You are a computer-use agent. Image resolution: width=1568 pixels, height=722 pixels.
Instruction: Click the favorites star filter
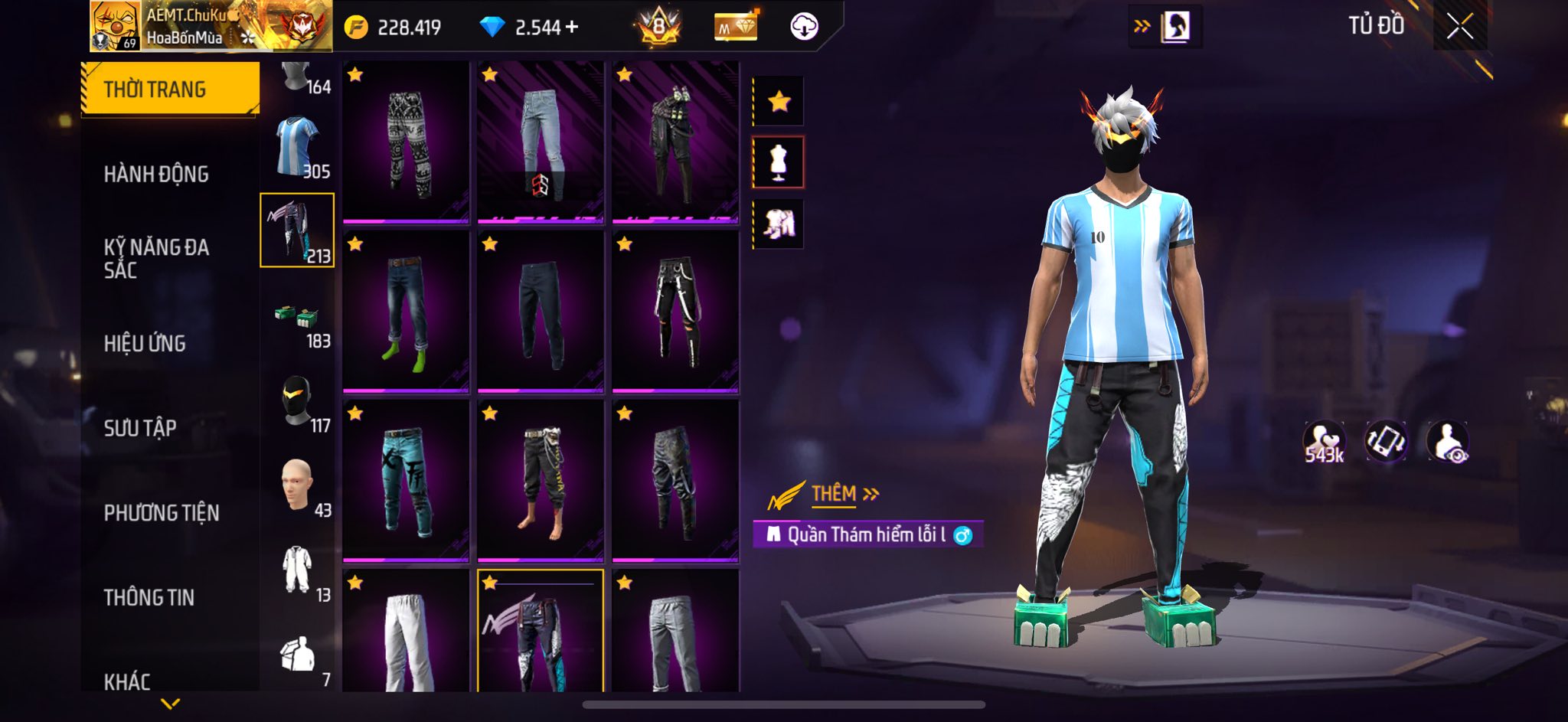(779, 101)
